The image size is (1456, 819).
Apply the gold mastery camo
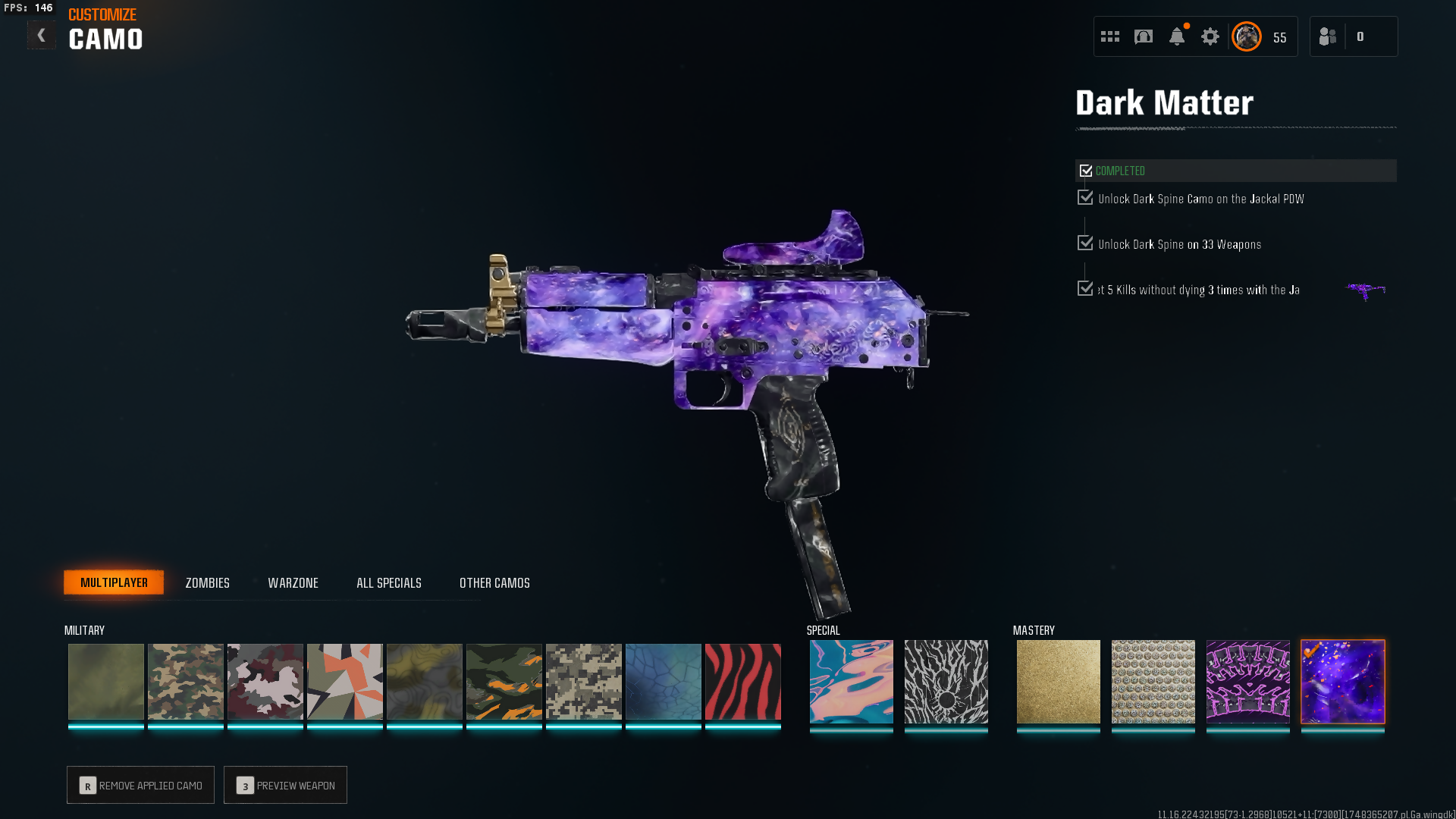tap(1058, 682)
